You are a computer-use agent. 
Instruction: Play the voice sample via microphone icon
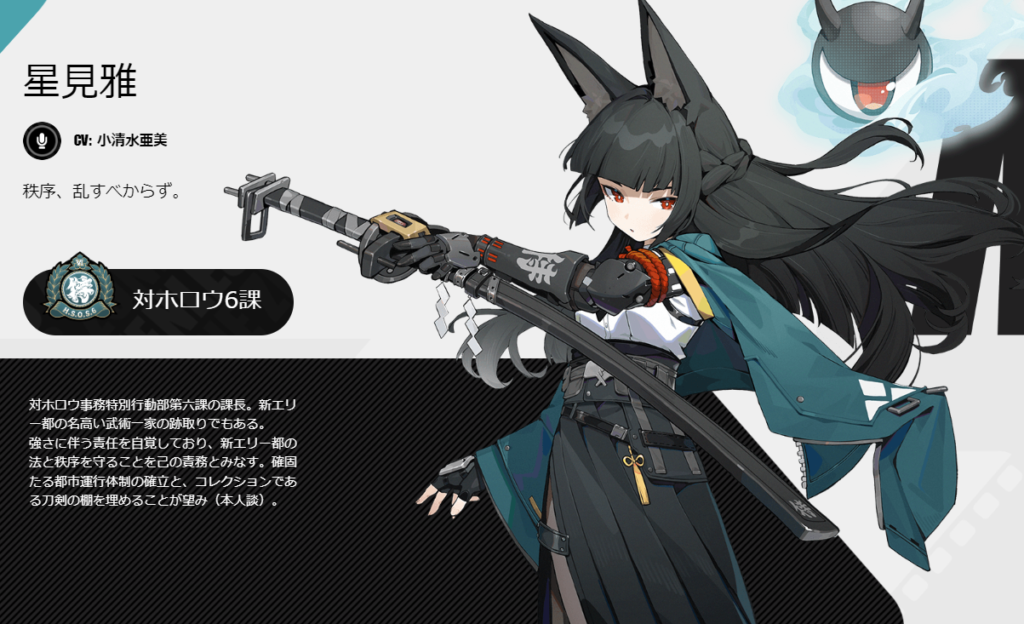pos(41,141)
